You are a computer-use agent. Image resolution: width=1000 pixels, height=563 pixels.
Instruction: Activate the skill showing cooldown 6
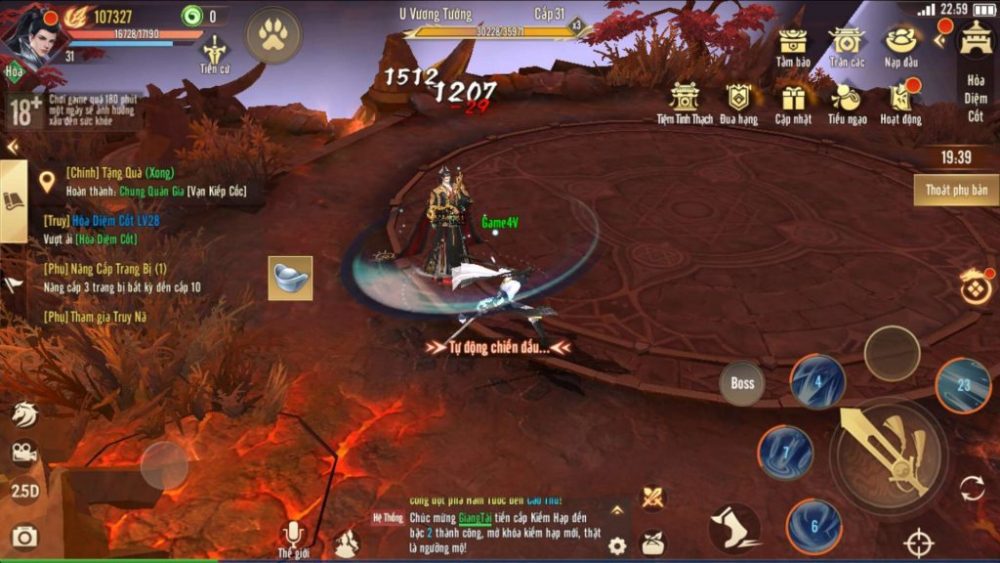click(813, 526)
